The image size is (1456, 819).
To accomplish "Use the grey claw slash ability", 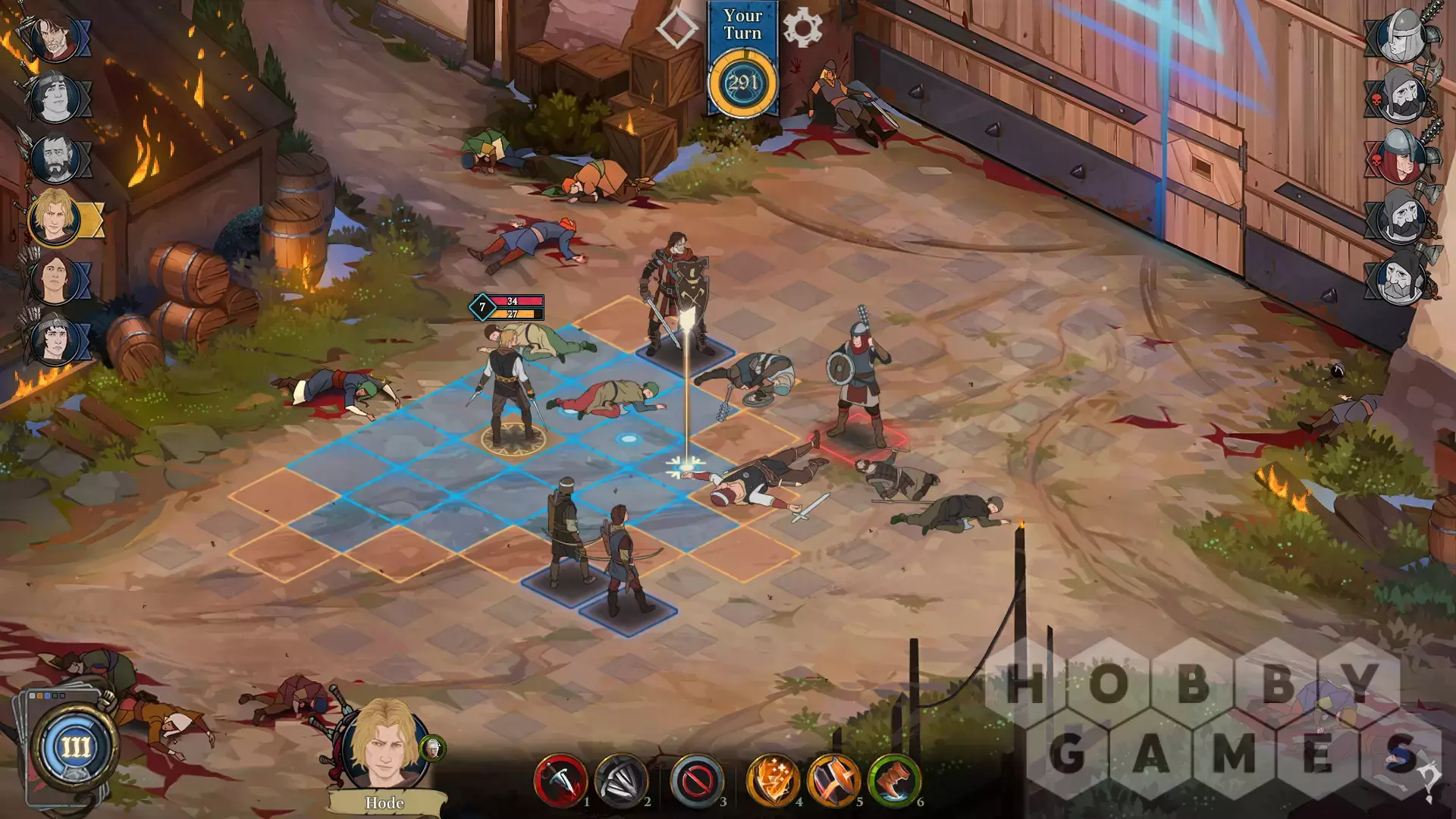I will [x=620, y=780].
